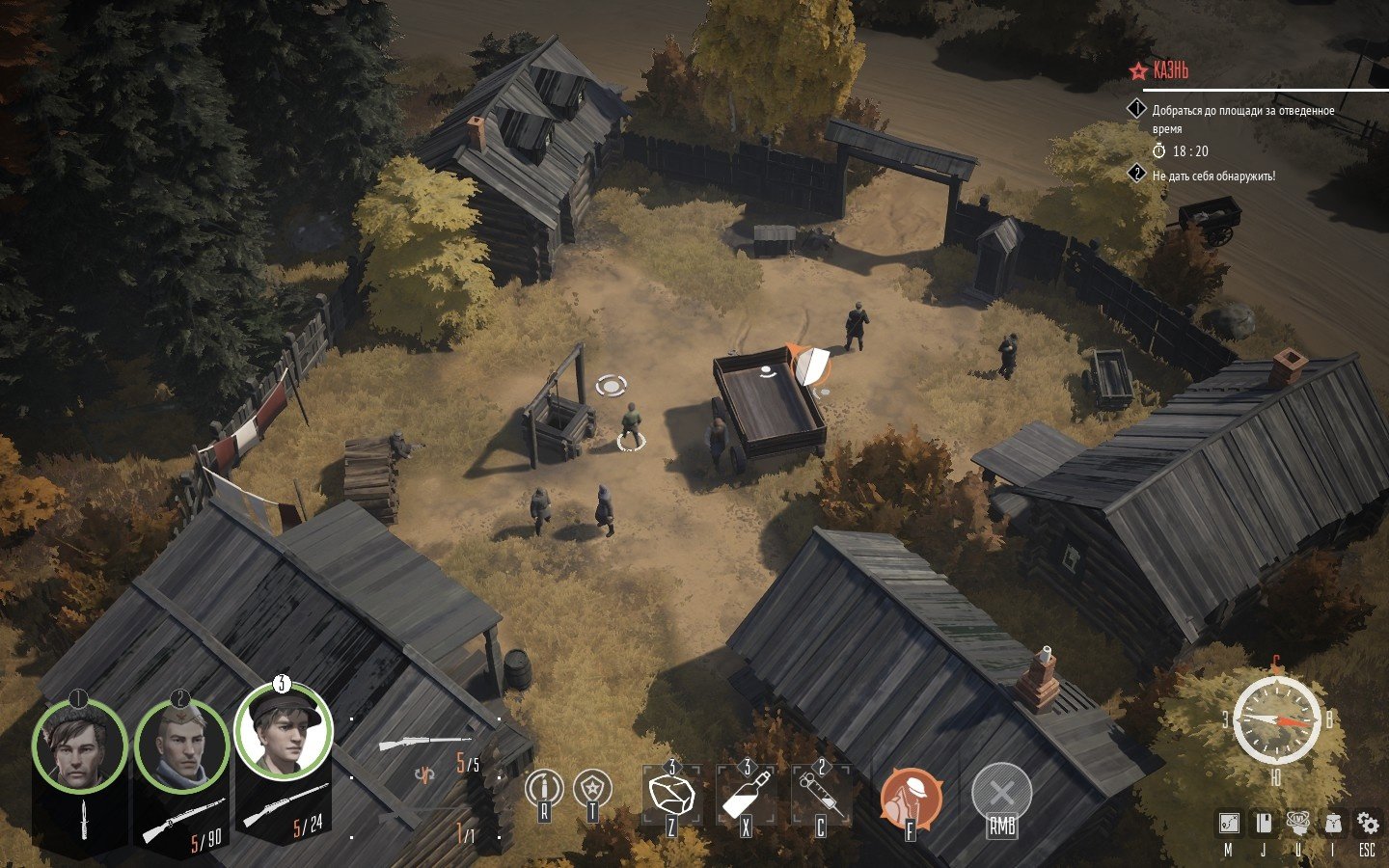
Task: Click the star badge ability icon
Action: click(592, 789)
